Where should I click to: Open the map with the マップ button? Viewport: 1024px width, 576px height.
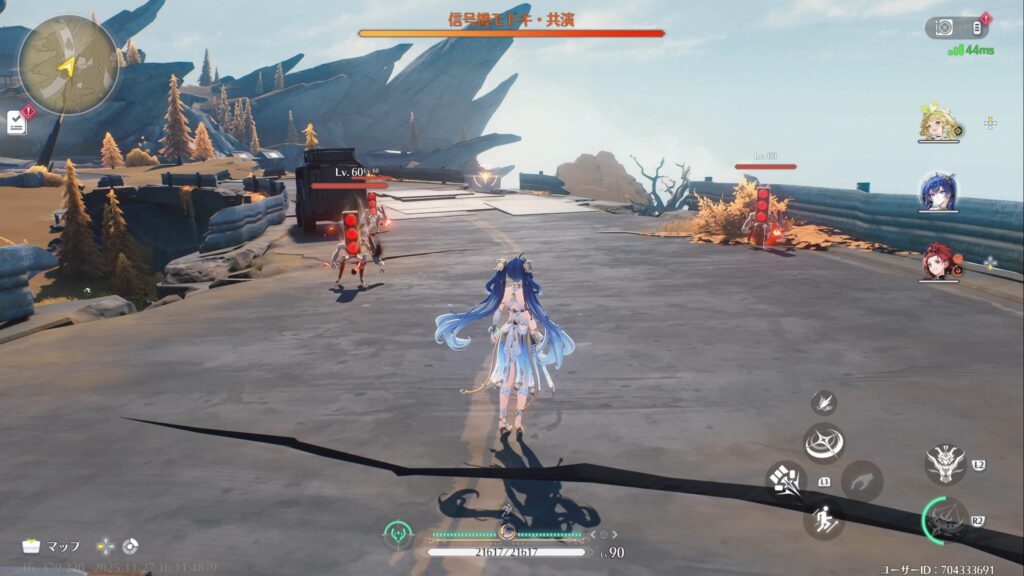52,546
